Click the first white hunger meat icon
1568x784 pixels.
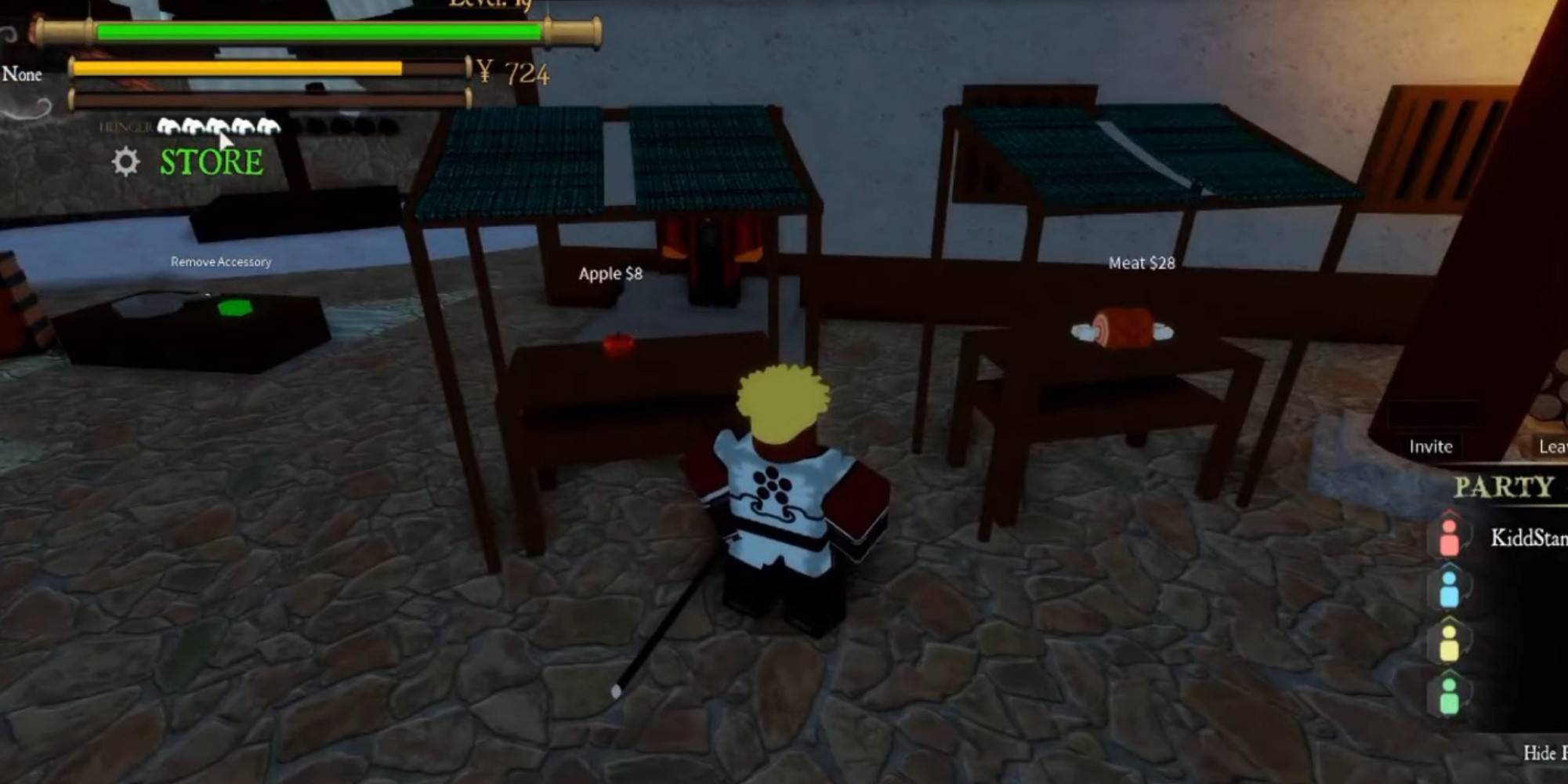point(168,126)
